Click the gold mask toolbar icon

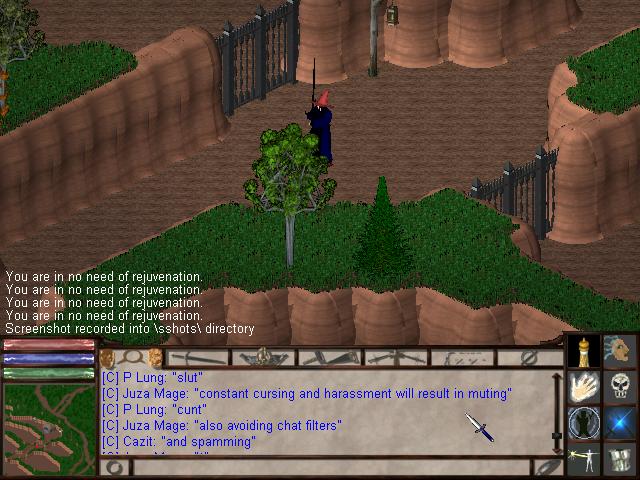[108, 357]
